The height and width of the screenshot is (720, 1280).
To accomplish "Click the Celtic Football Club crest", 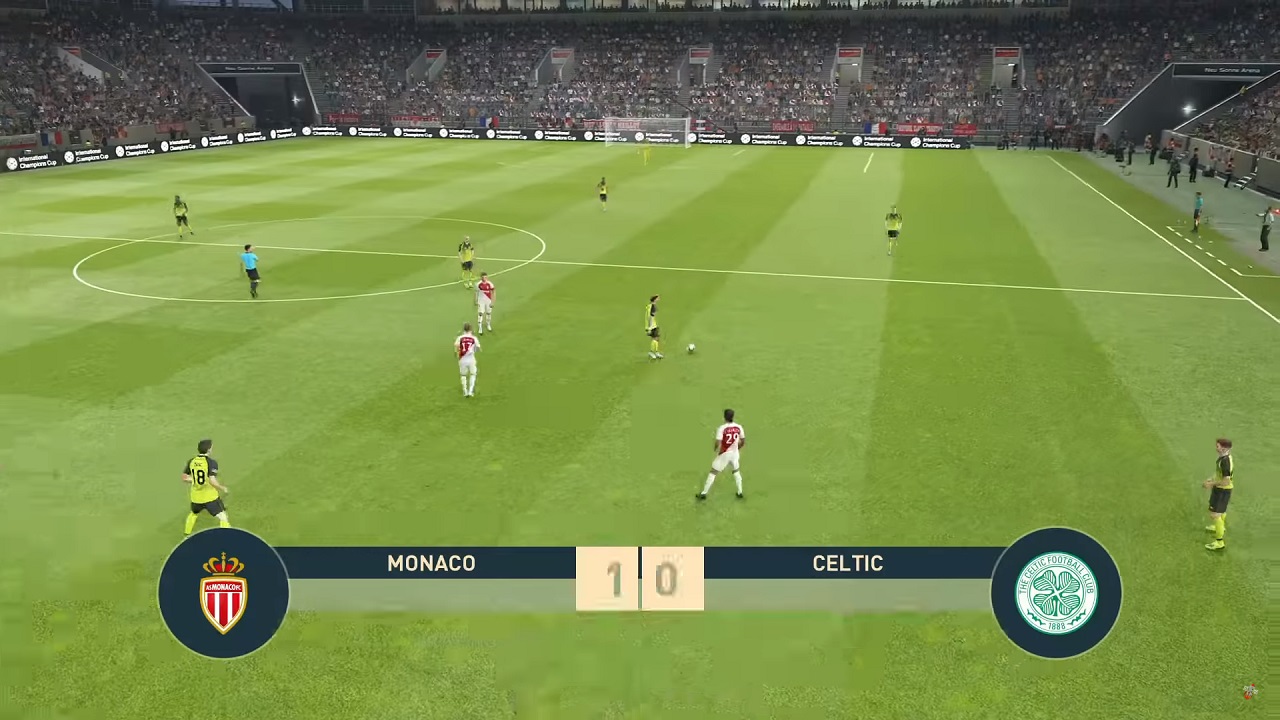I will (1056, 592).
